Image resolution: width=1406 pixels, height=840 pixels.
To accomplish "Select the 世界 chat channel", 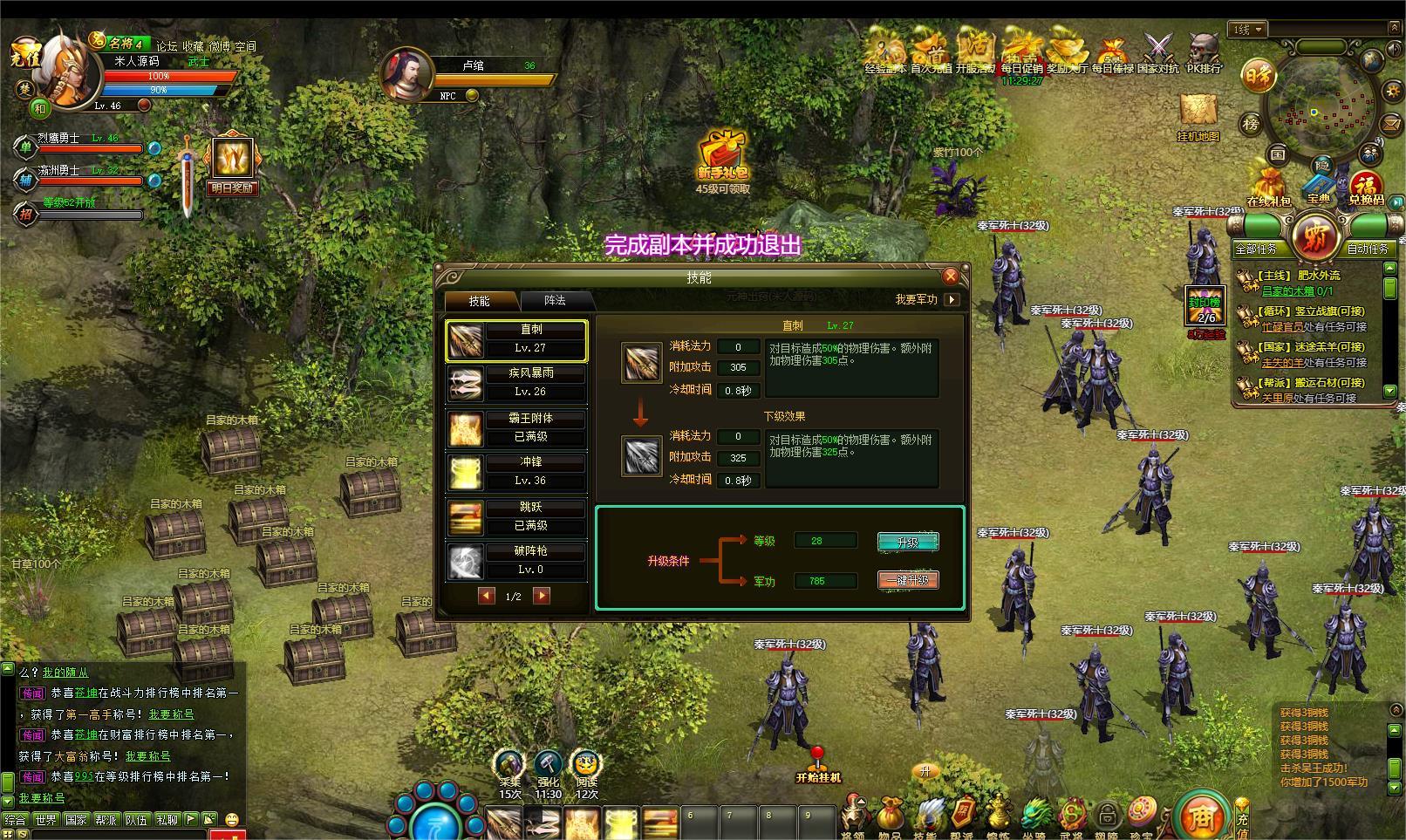I will point(45,820).
